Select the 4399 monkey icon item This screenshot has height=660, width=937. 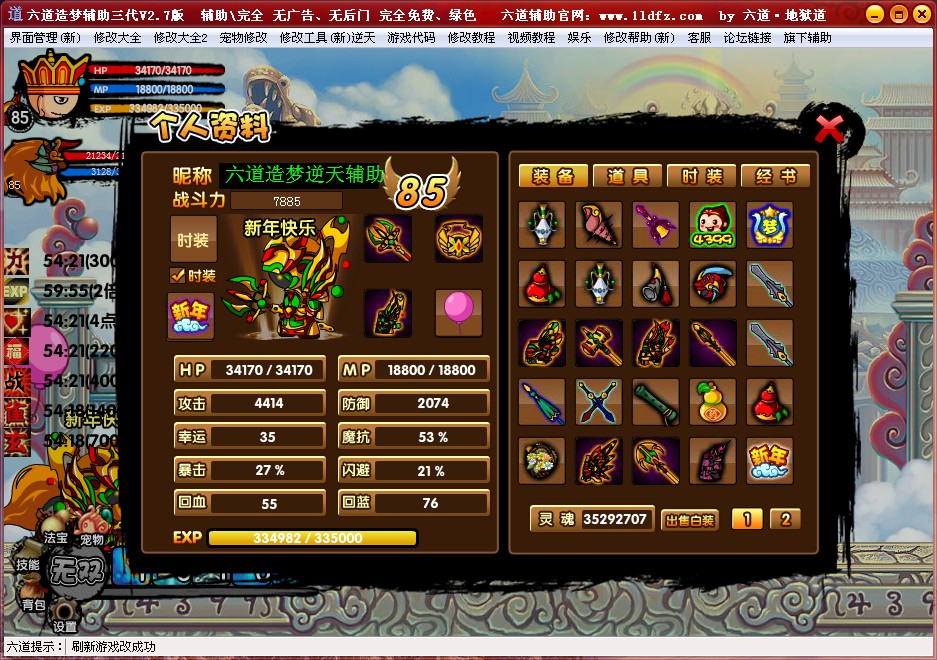pos(712,225)
